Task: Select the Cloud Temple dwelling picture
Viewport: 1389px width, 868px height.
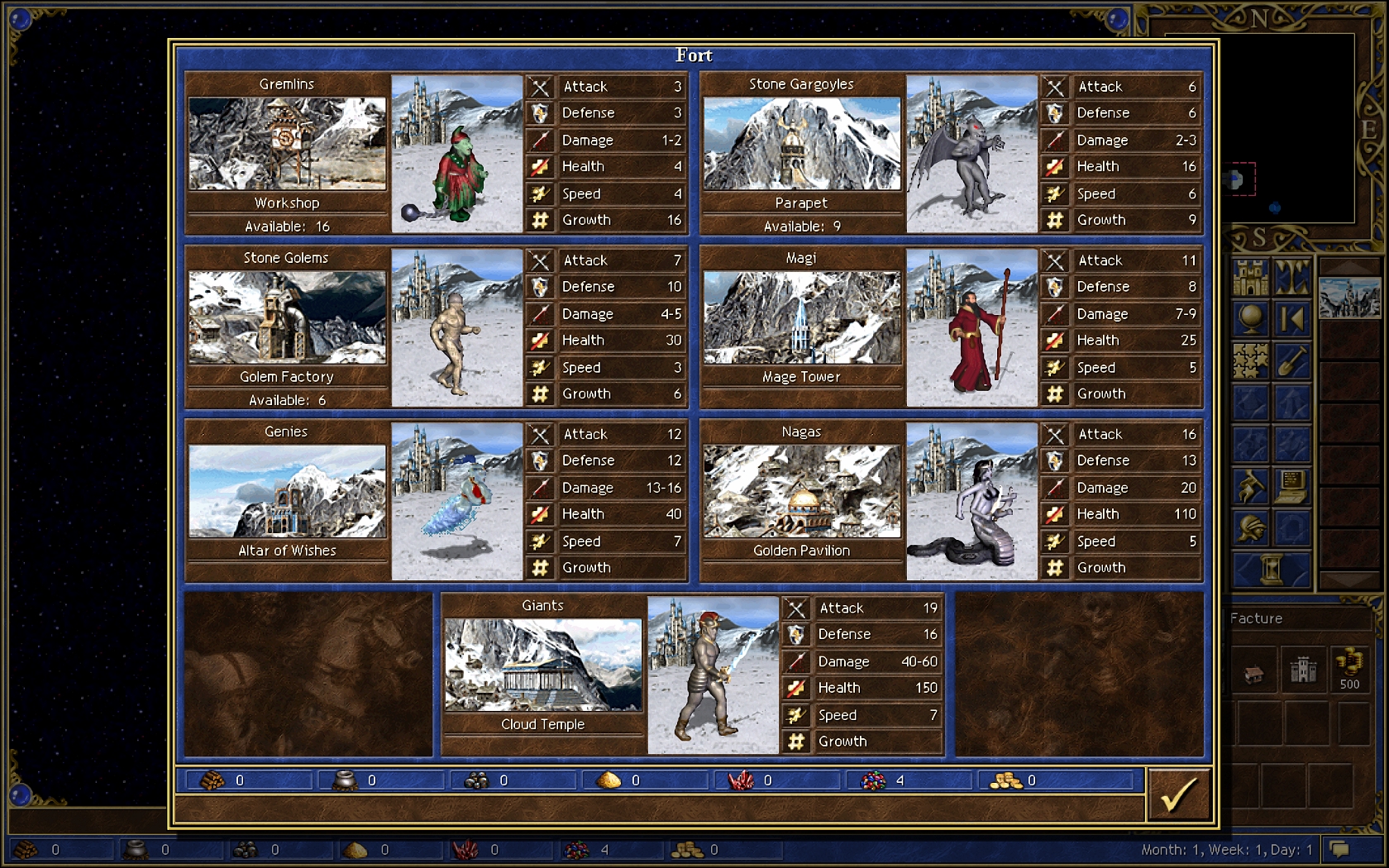Action: point(543,665)
